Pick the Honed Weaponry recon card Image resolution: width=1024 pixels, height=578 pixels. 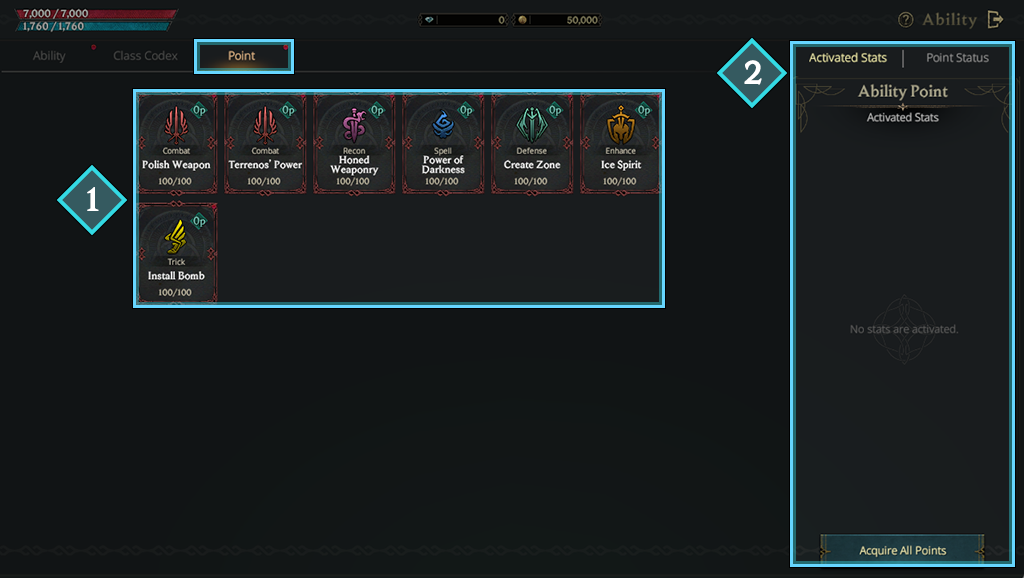pyautogui.click(x=354, y=142)
